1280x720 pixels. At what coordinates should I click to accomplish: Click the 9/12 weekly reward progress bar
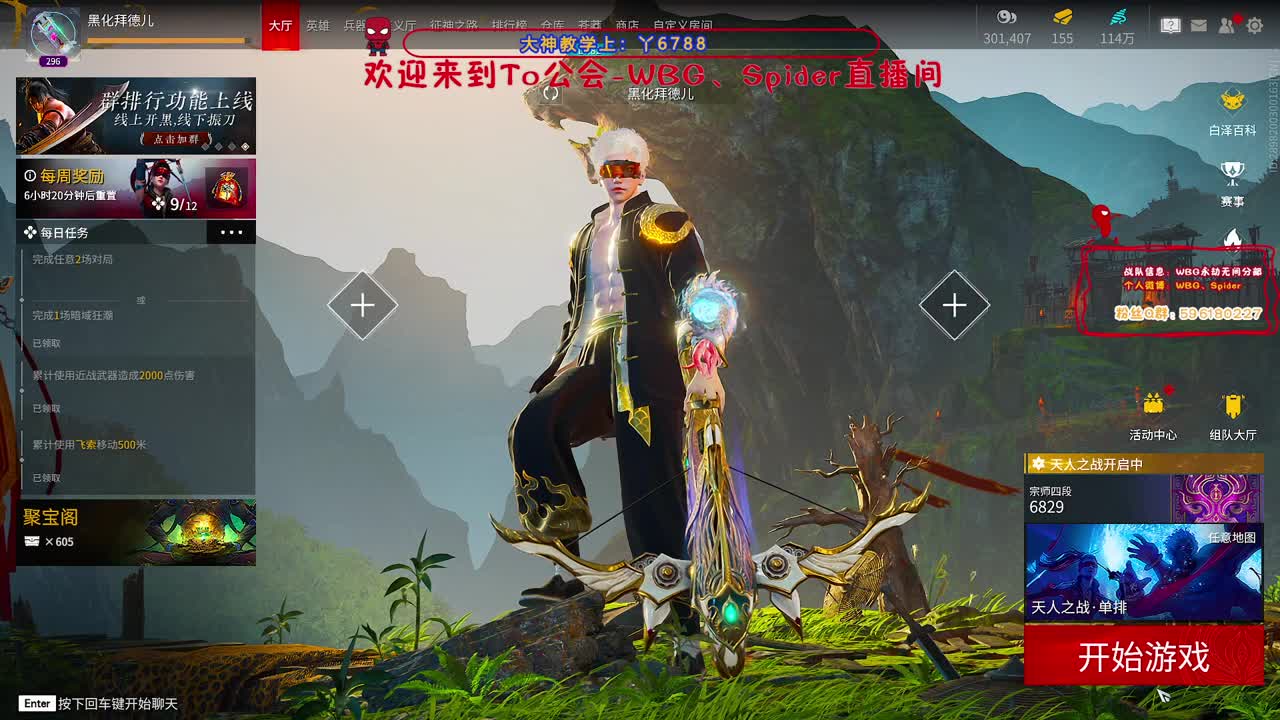(x=175, y=206)
